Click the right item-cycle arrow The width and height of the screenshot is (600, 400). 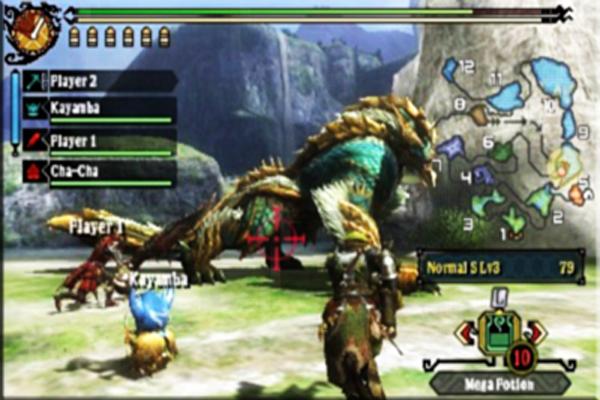(536, 332)
